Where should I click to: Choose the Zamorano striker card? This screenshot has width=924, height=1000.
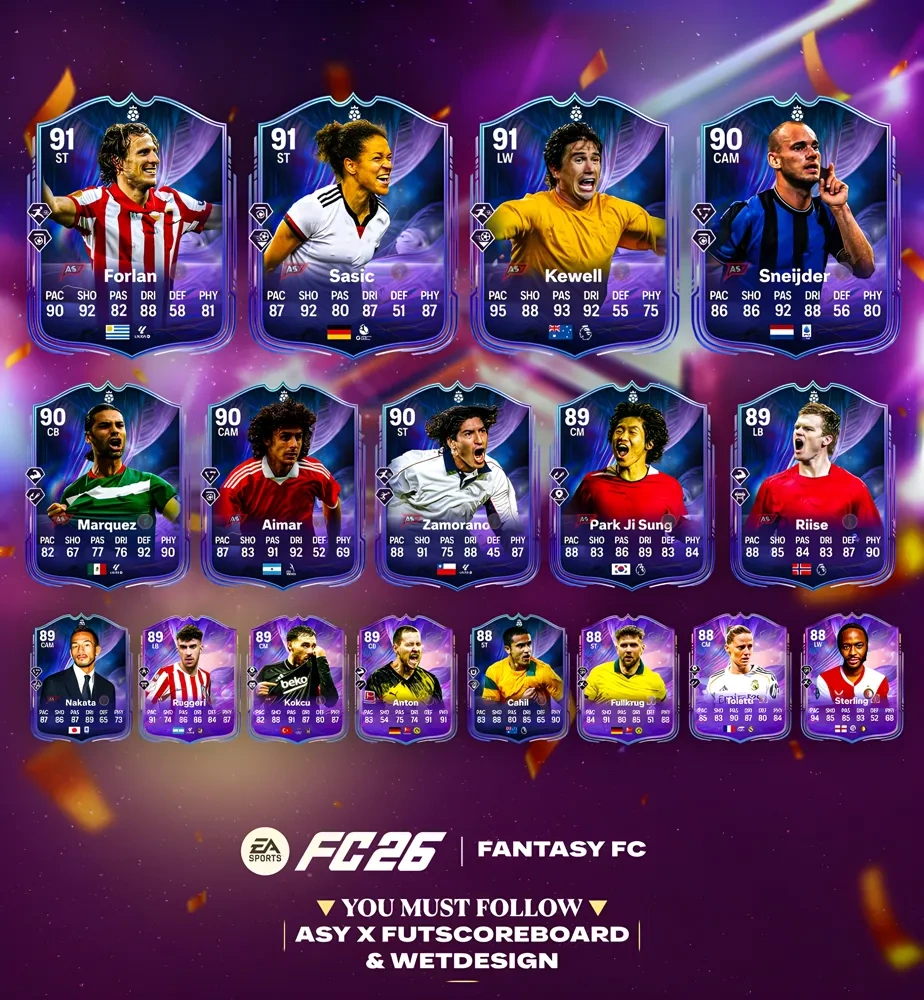[x=457, y=485]
